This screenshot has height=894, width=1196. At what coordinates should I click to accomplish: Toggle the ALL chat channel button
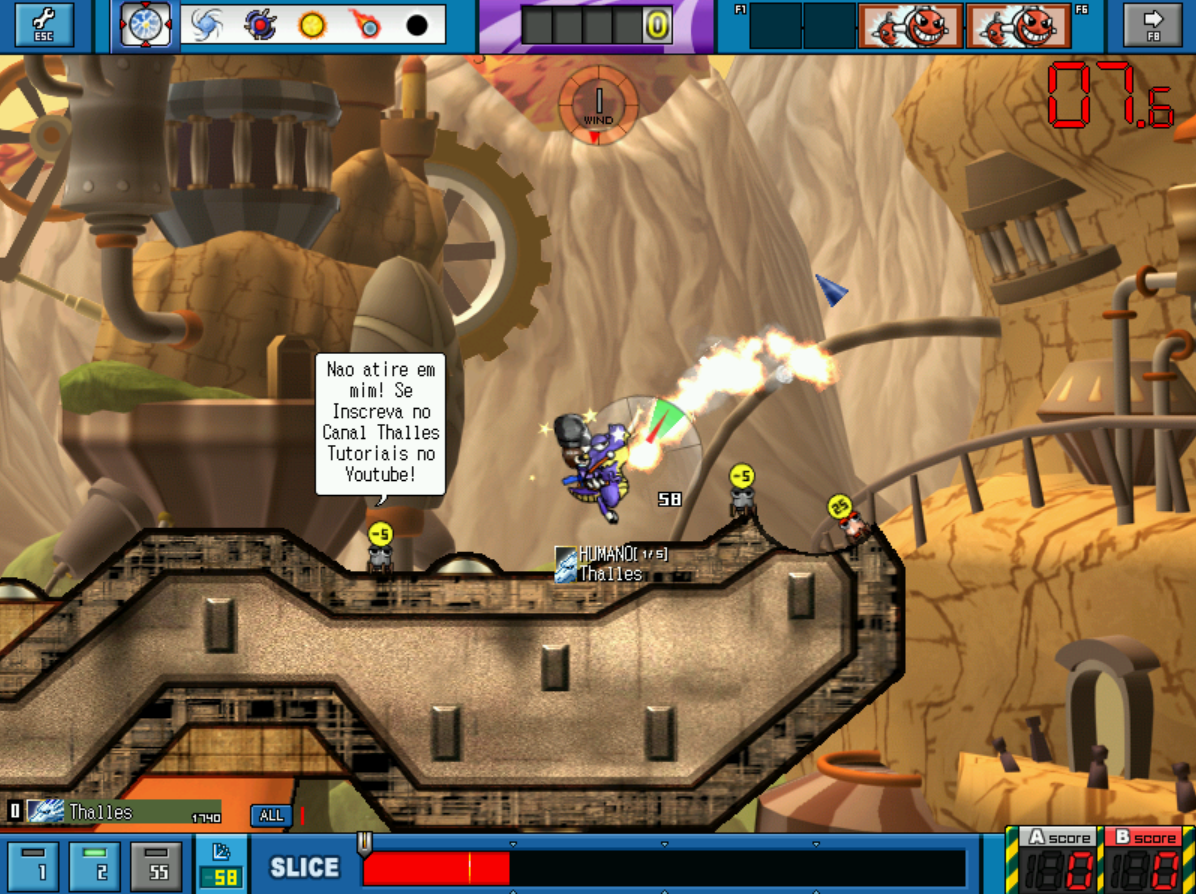271,815
